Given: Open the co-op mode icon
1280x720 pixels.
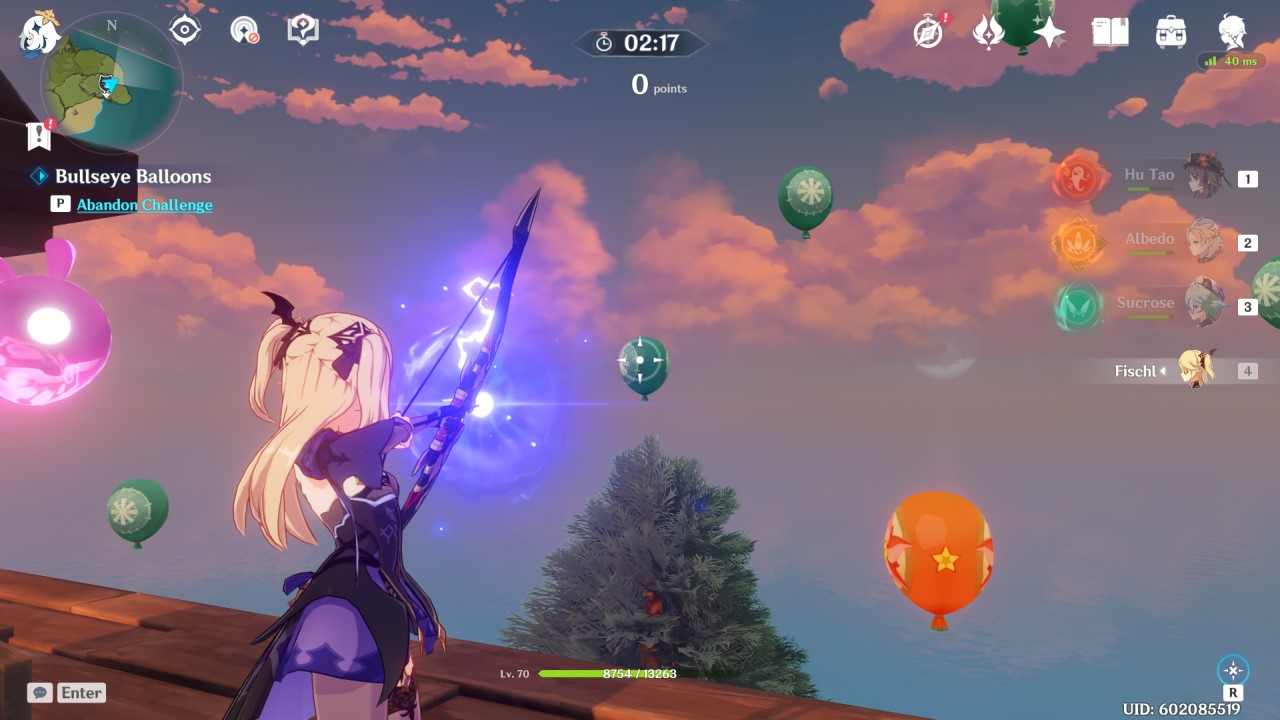Looking at the screenshot, I should point(244,30).
